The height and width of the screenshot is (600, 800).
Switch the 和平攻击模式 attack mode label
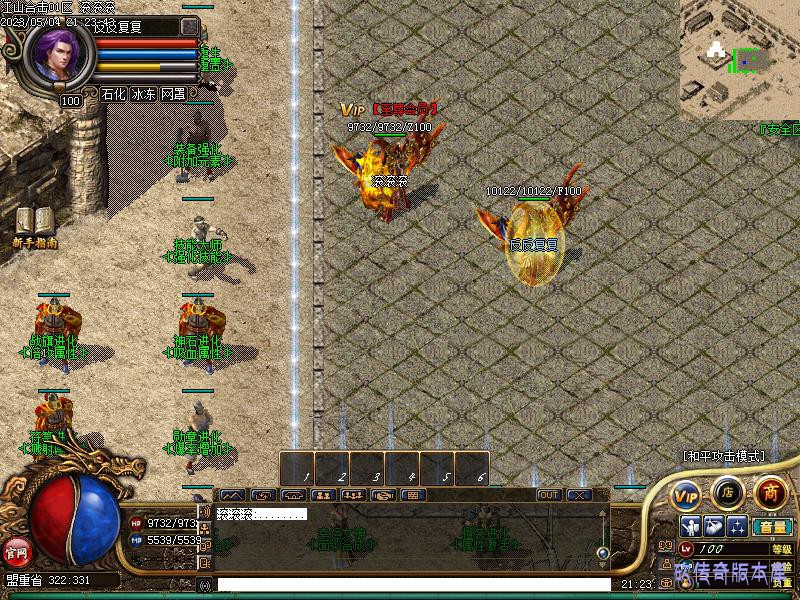724,456
